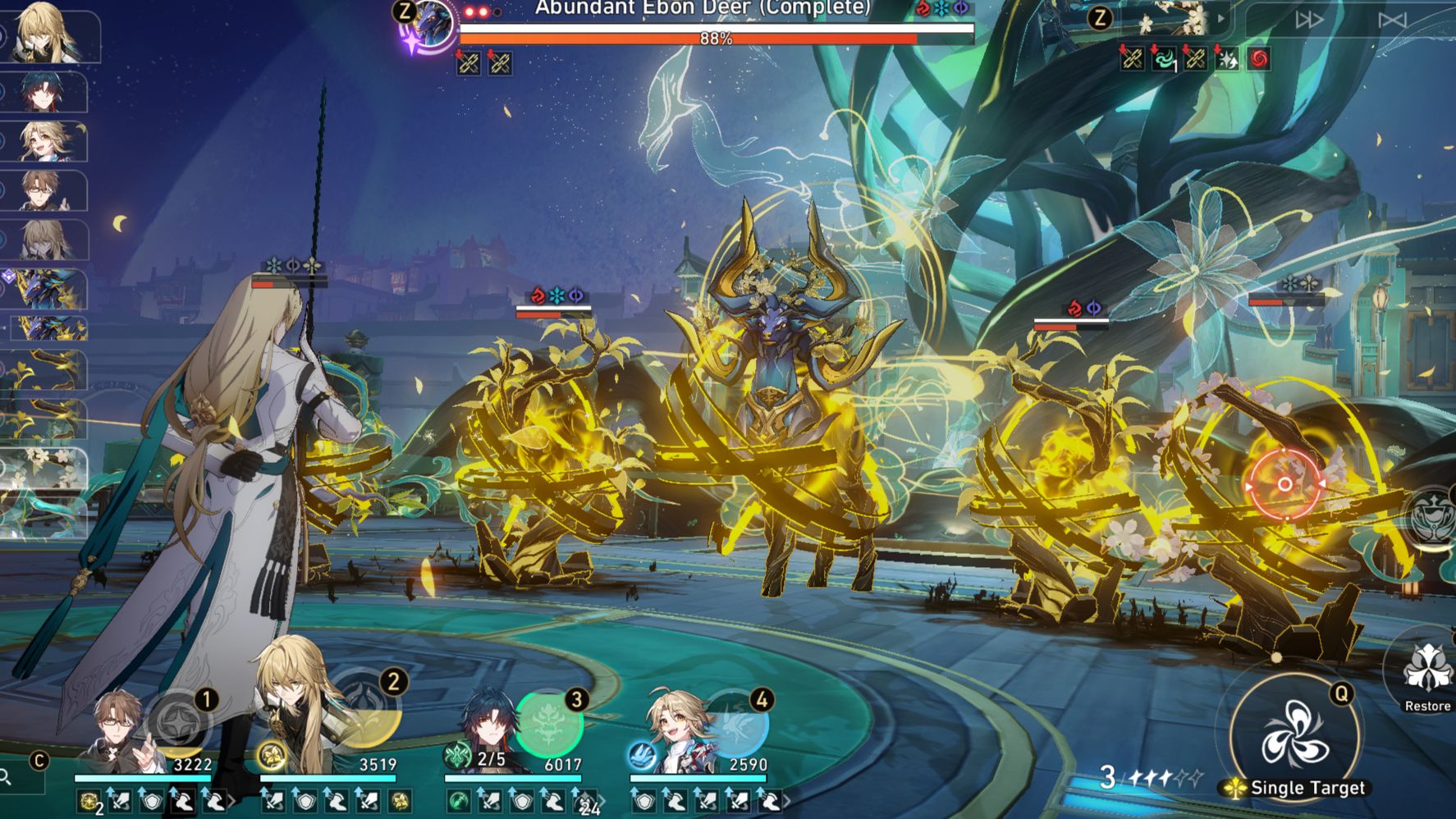Use the Single Target basic attack
Viewport: 1456px width, 819px height.
click(1294, 733)
